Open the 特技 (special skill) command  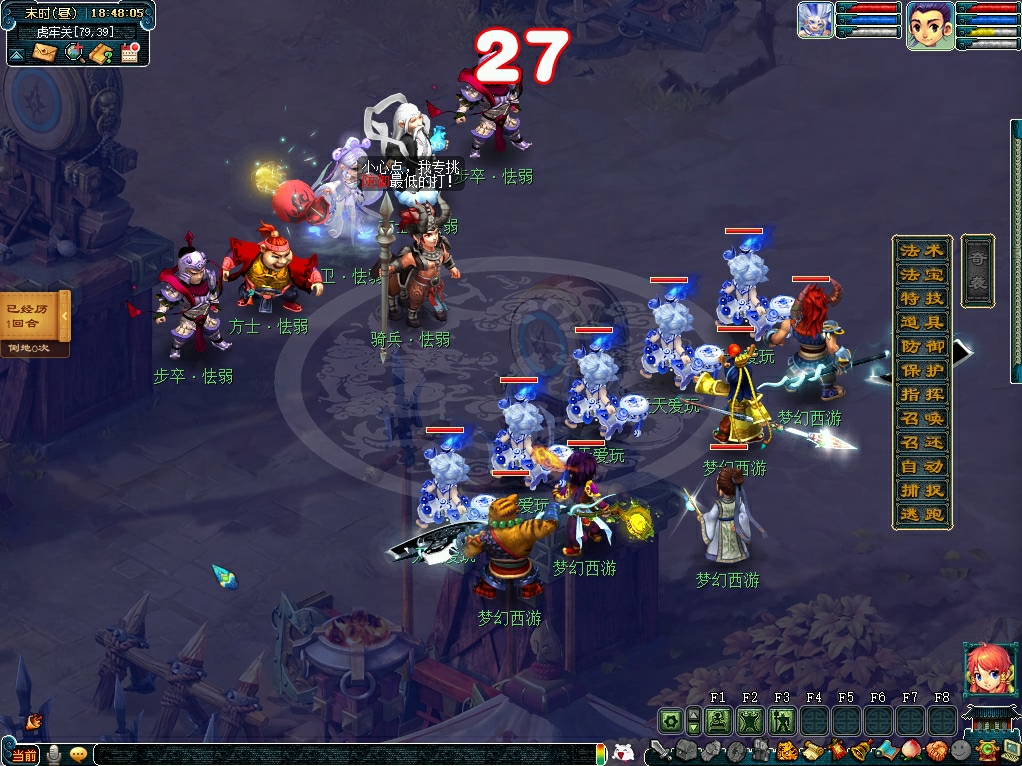coord(922,298)
